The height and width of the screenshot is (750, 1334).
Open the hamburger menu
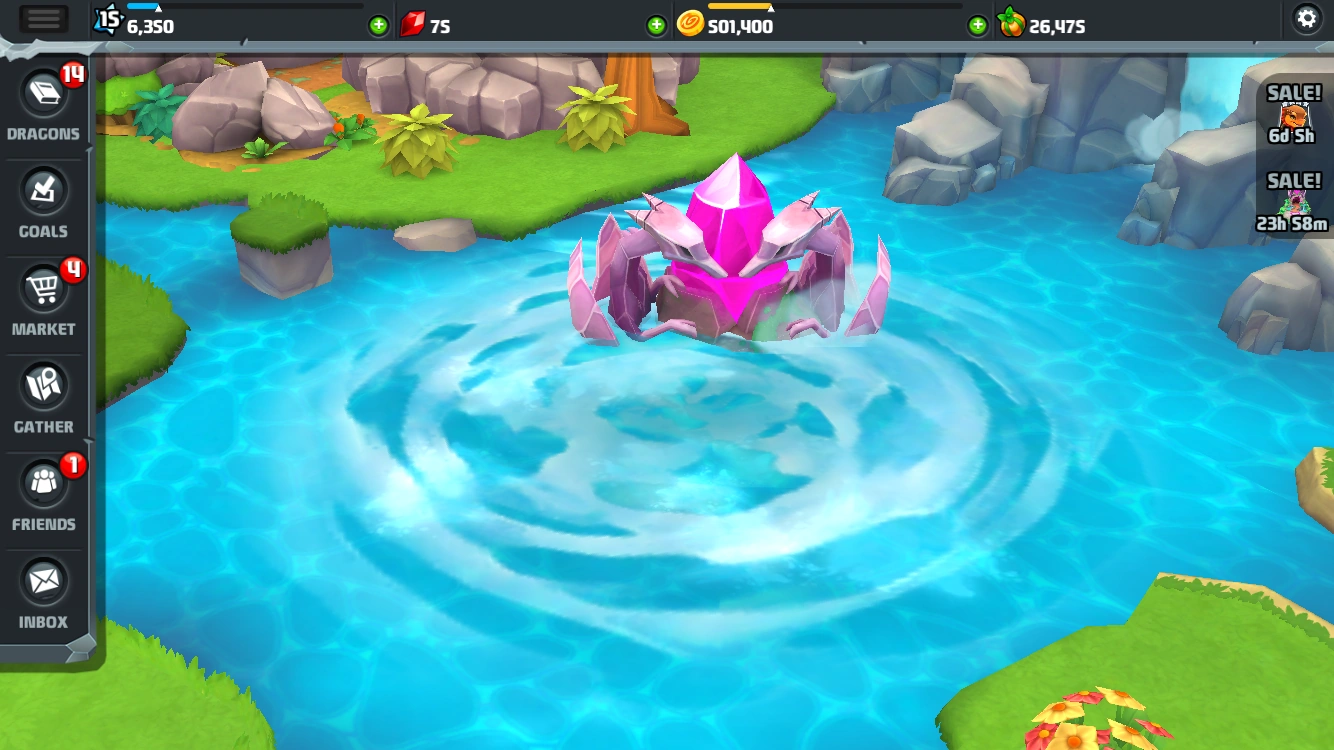(x=43, y=18)
